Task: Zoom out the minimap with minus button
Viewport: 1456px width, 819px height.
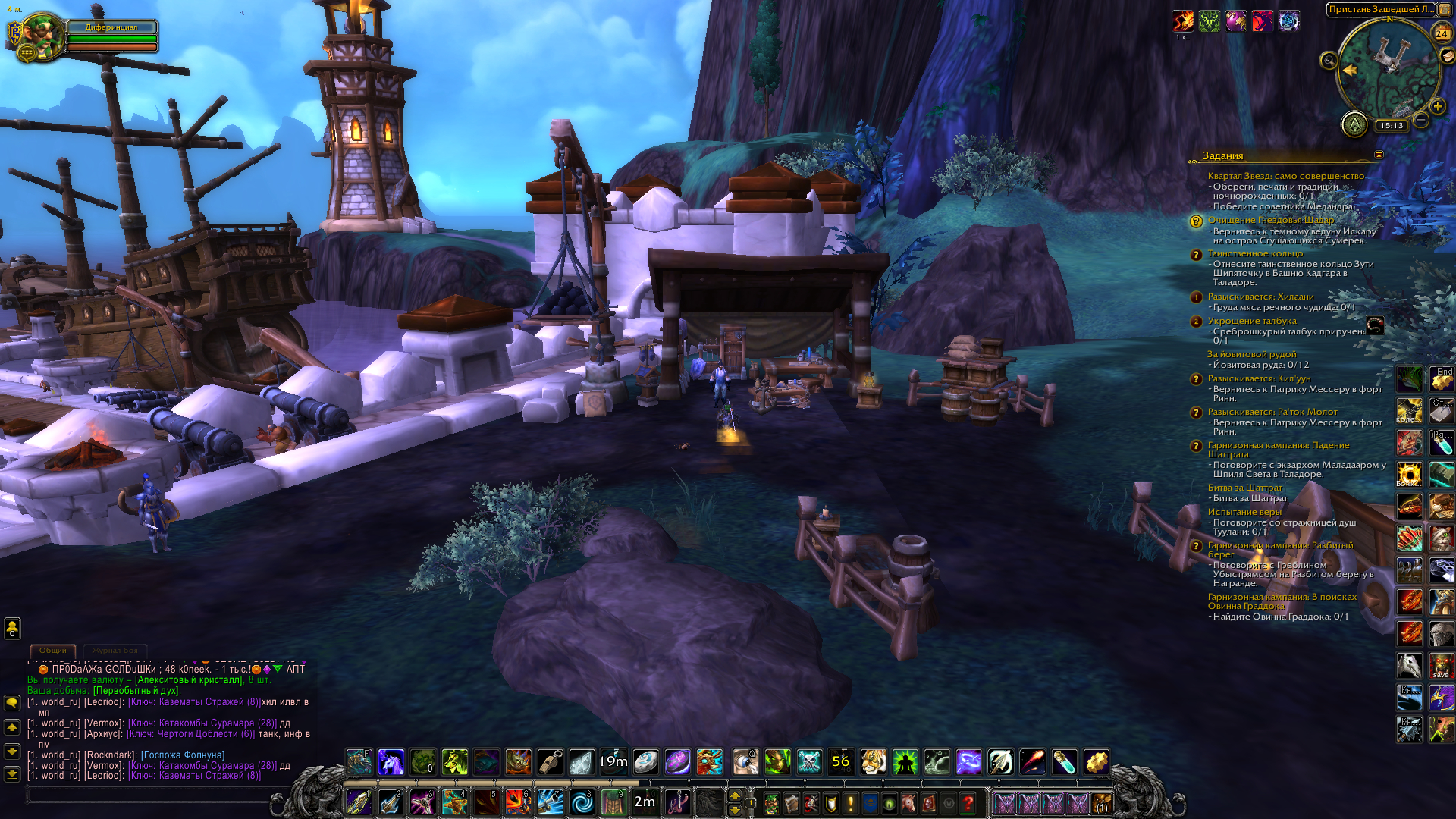Action: point(1422,120)
